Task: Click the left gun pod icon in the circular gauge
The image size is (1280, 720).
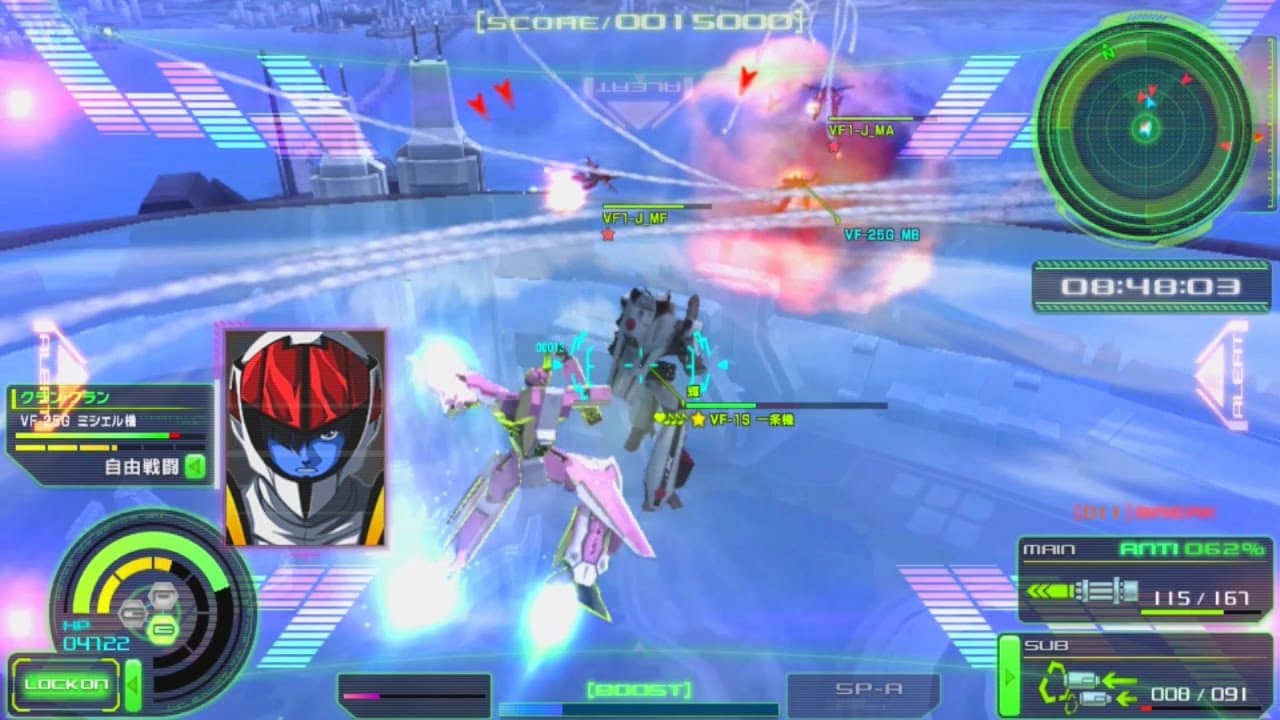Action: tap(133, 612)
